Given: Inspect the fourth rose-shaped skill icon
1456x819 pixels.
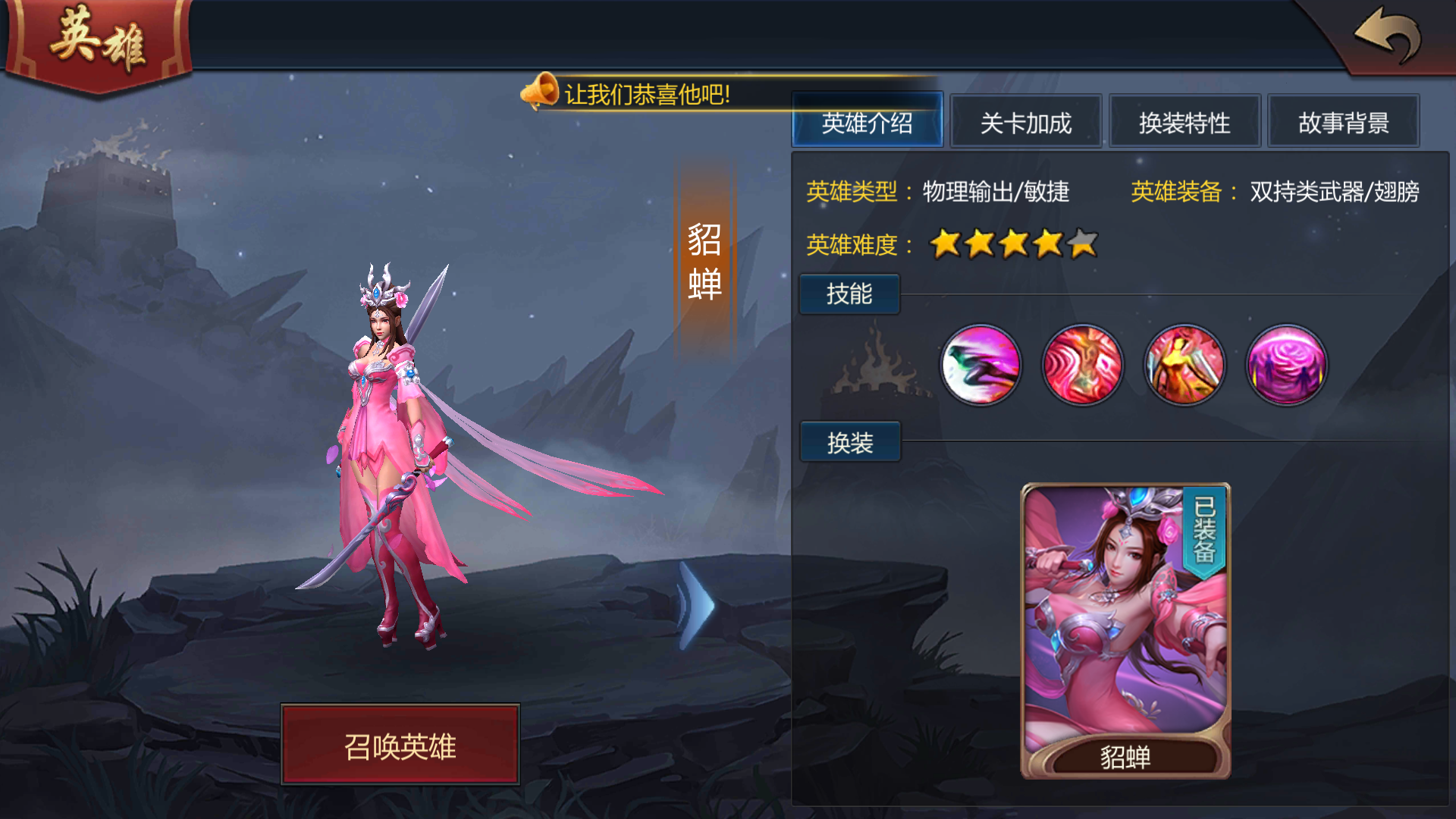Looking at the screenshot, I should coord(1286,366).
